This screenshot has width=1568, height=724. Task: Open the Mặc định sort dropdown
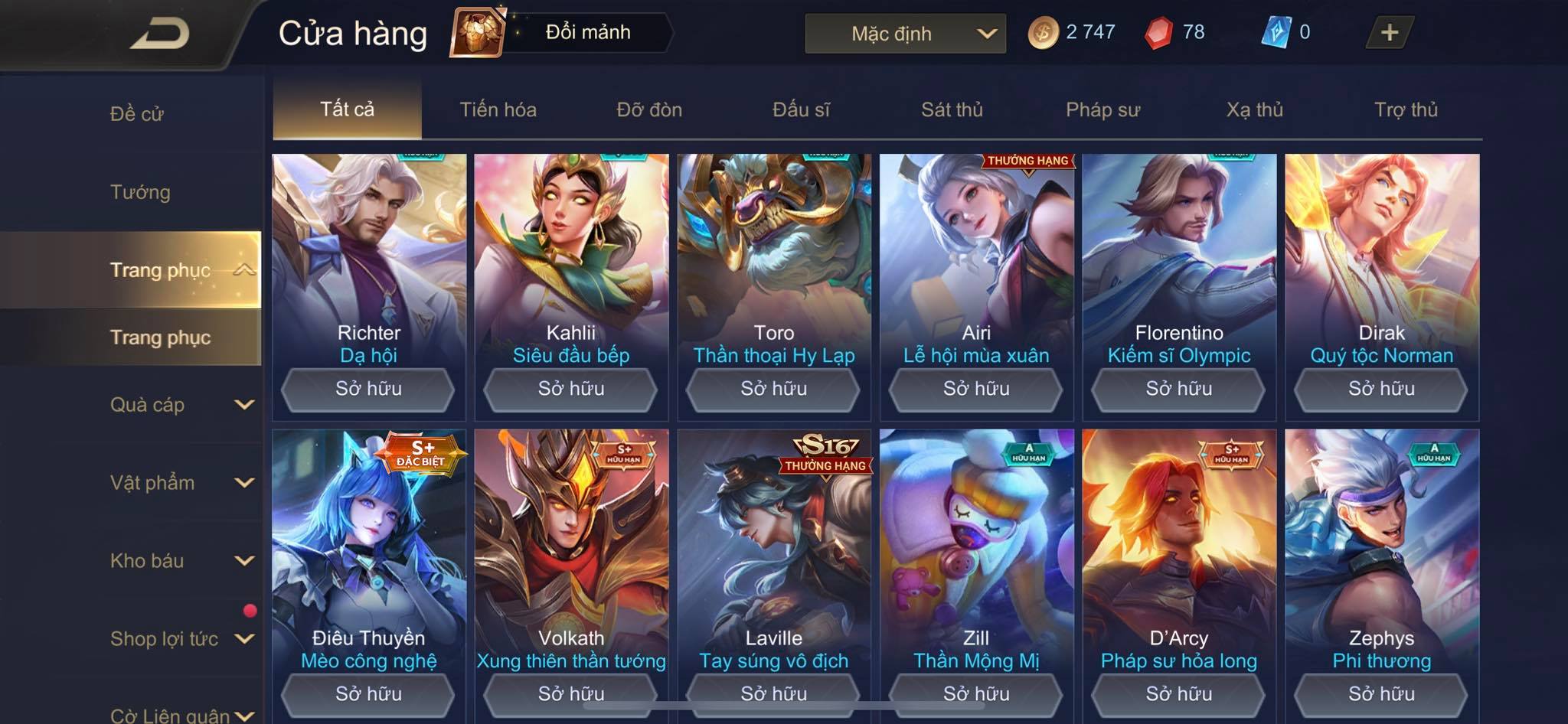[905, 34]
